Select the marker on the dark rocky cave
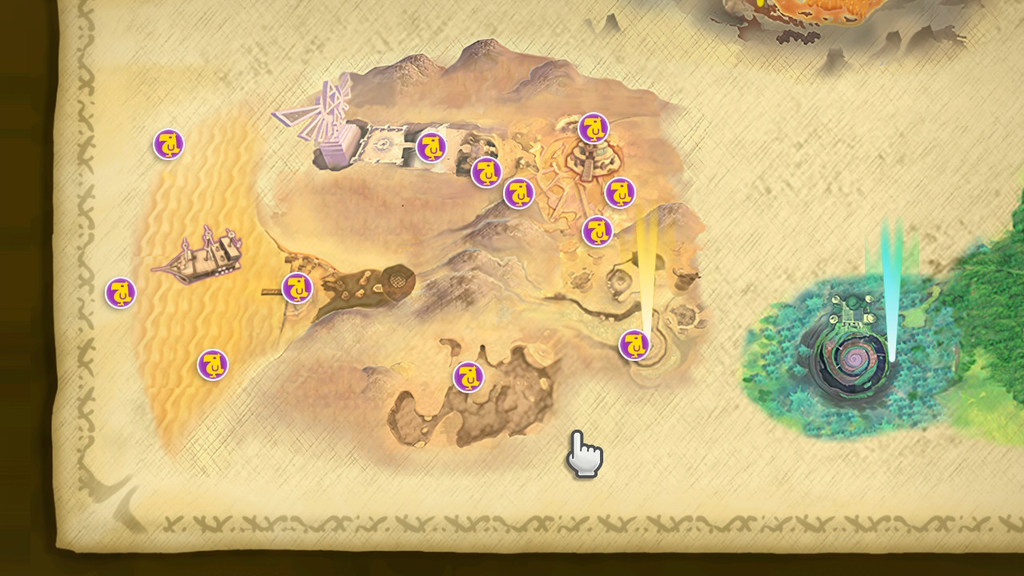Screen dimensions: 1024x576 point(468,376)
